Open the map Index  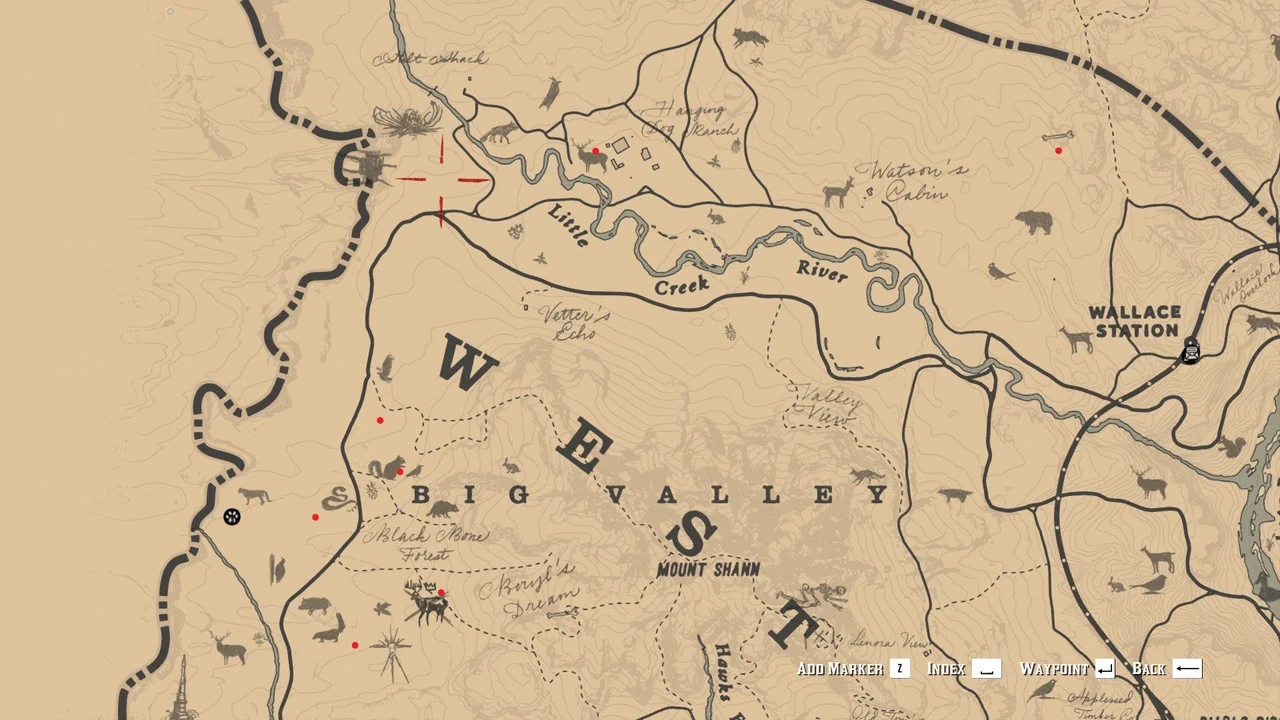(947, 668)
